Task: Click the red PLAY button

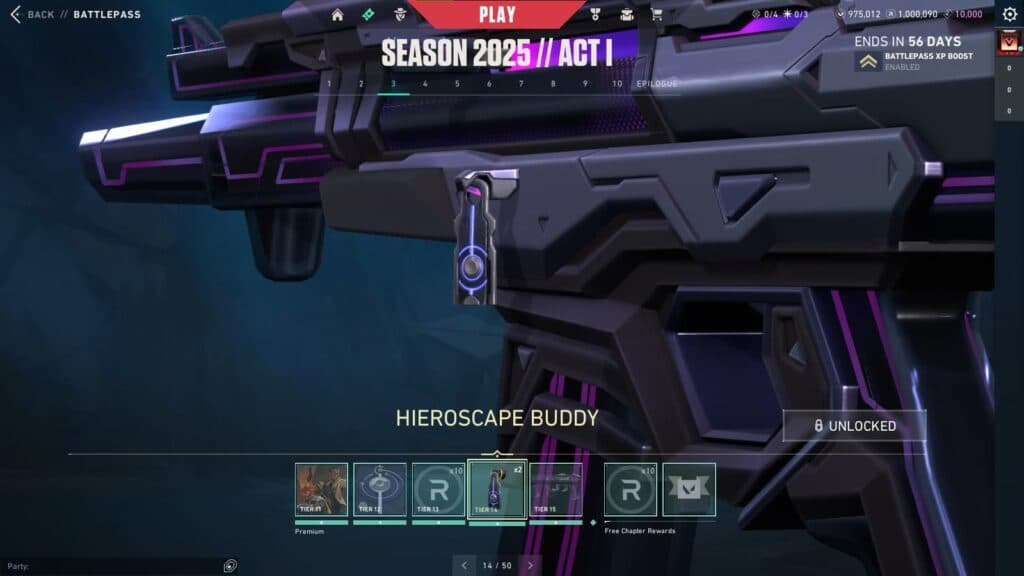Action: (x=497, y=14)
